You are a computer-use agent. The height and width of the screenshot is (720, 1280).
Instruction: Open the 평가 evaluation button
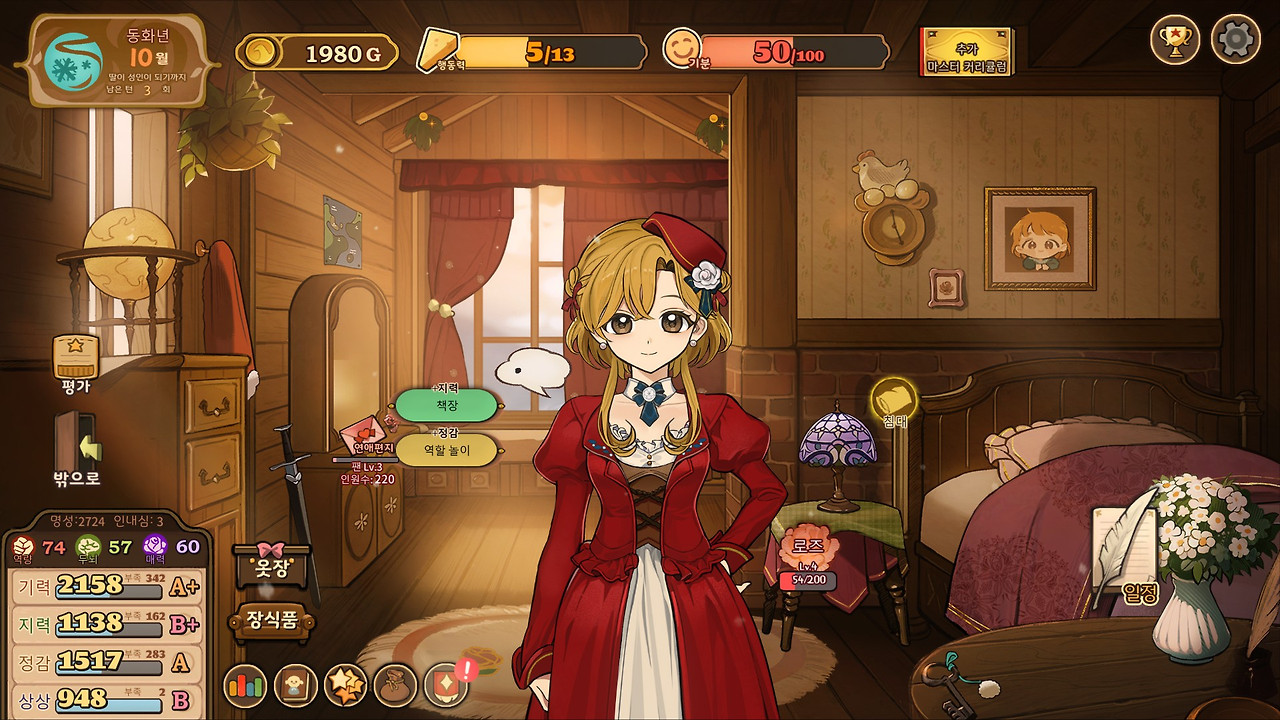point(76,362)
